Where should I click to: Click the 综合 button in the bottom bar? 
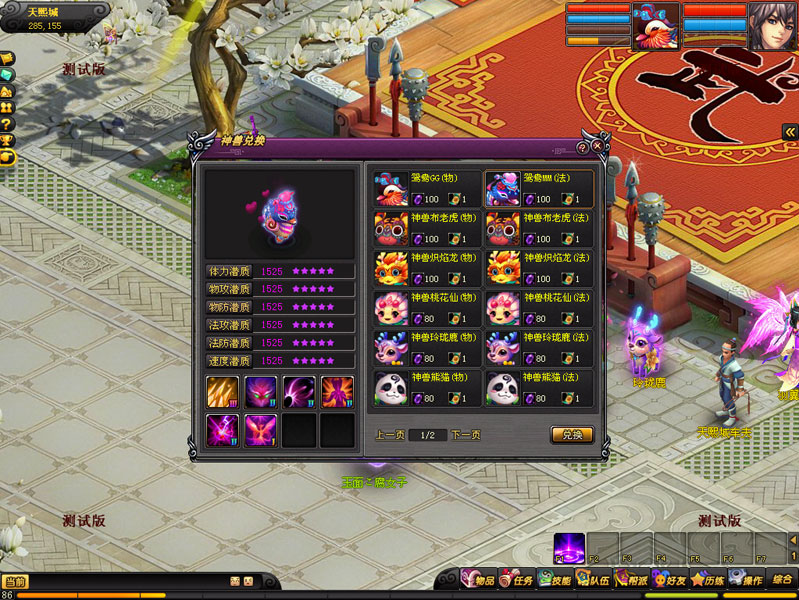coord(782,579)
